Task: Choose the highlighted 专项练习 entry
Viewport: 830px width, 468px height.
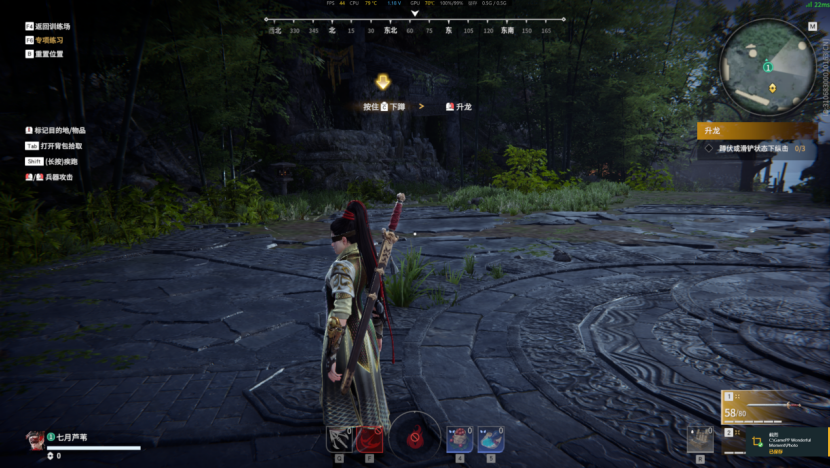Action: (x=48, y=40)
